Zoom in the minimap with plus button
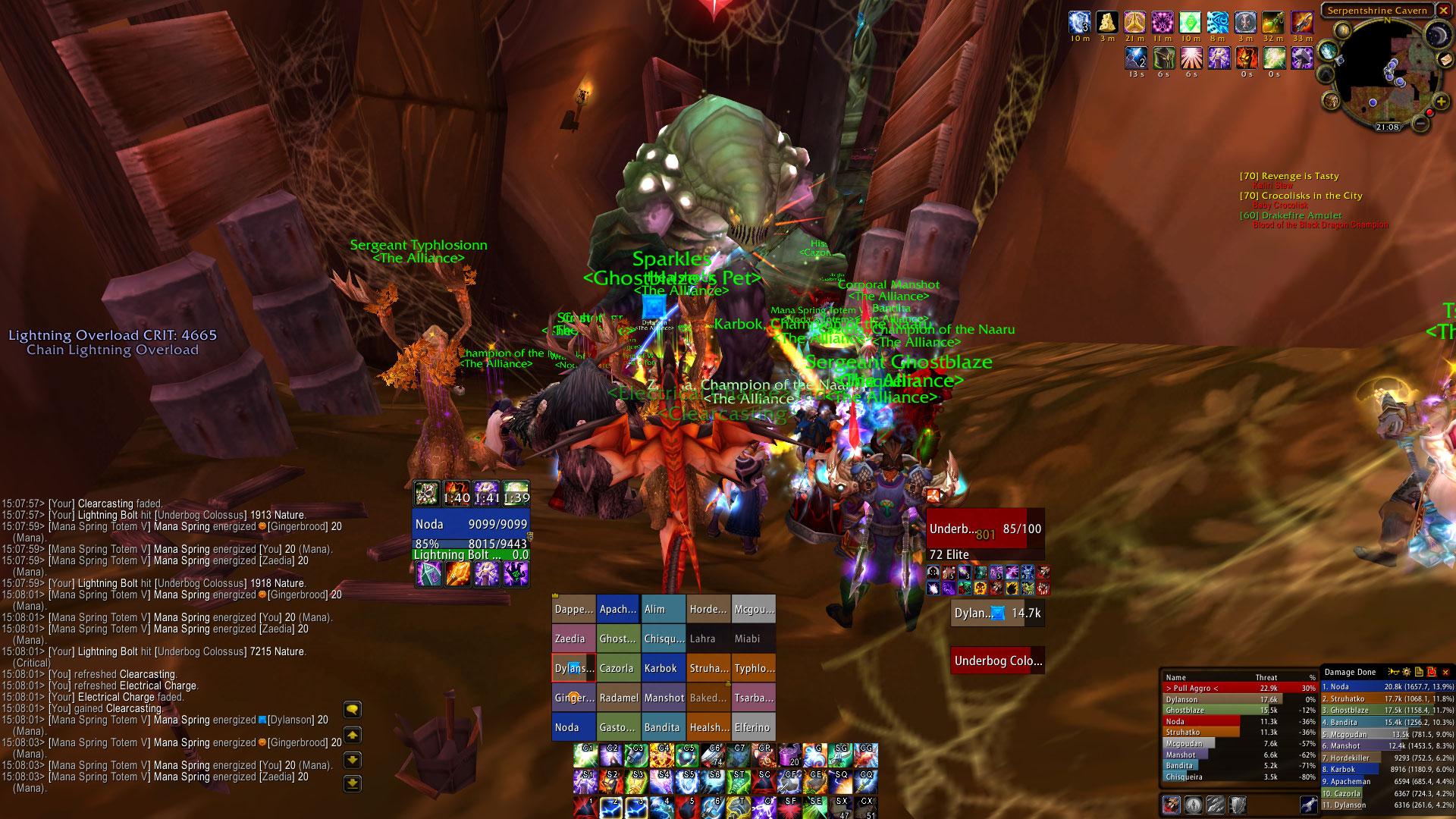Screen dimensions: 1456x819 [x=1441, y=102]
